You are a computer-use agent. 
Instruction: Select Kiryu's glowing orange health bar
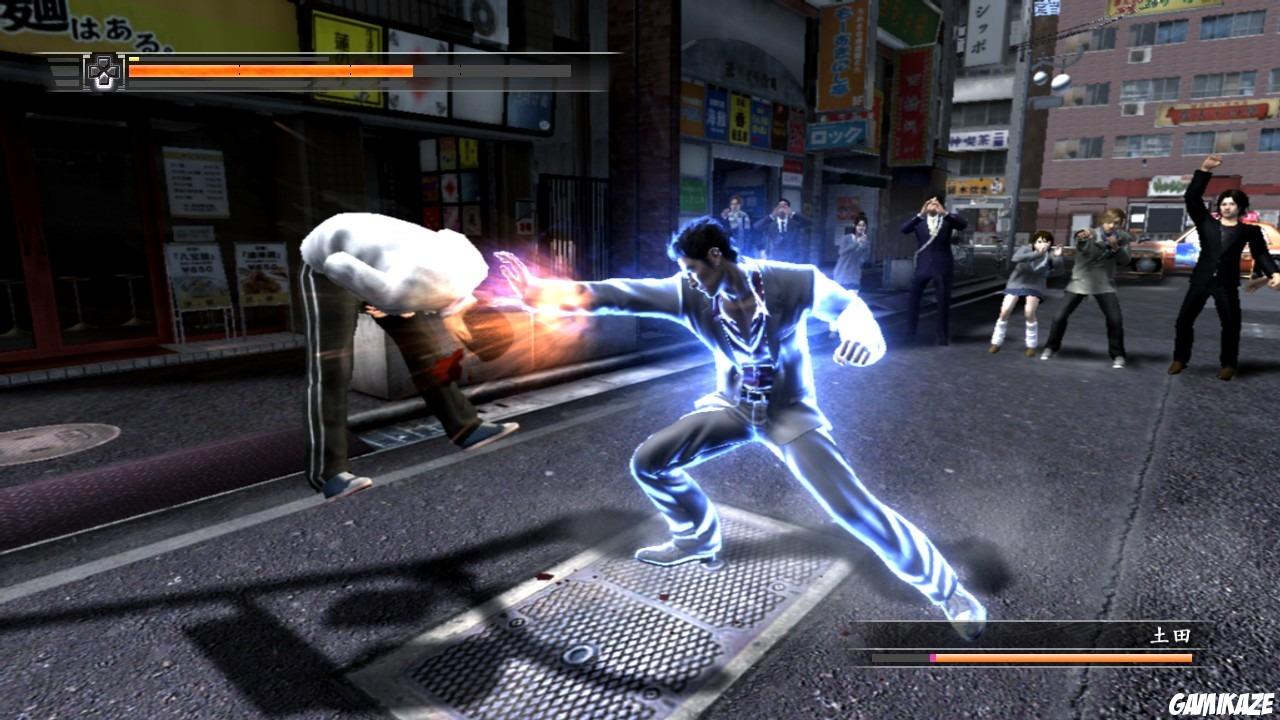coord(270,71)
